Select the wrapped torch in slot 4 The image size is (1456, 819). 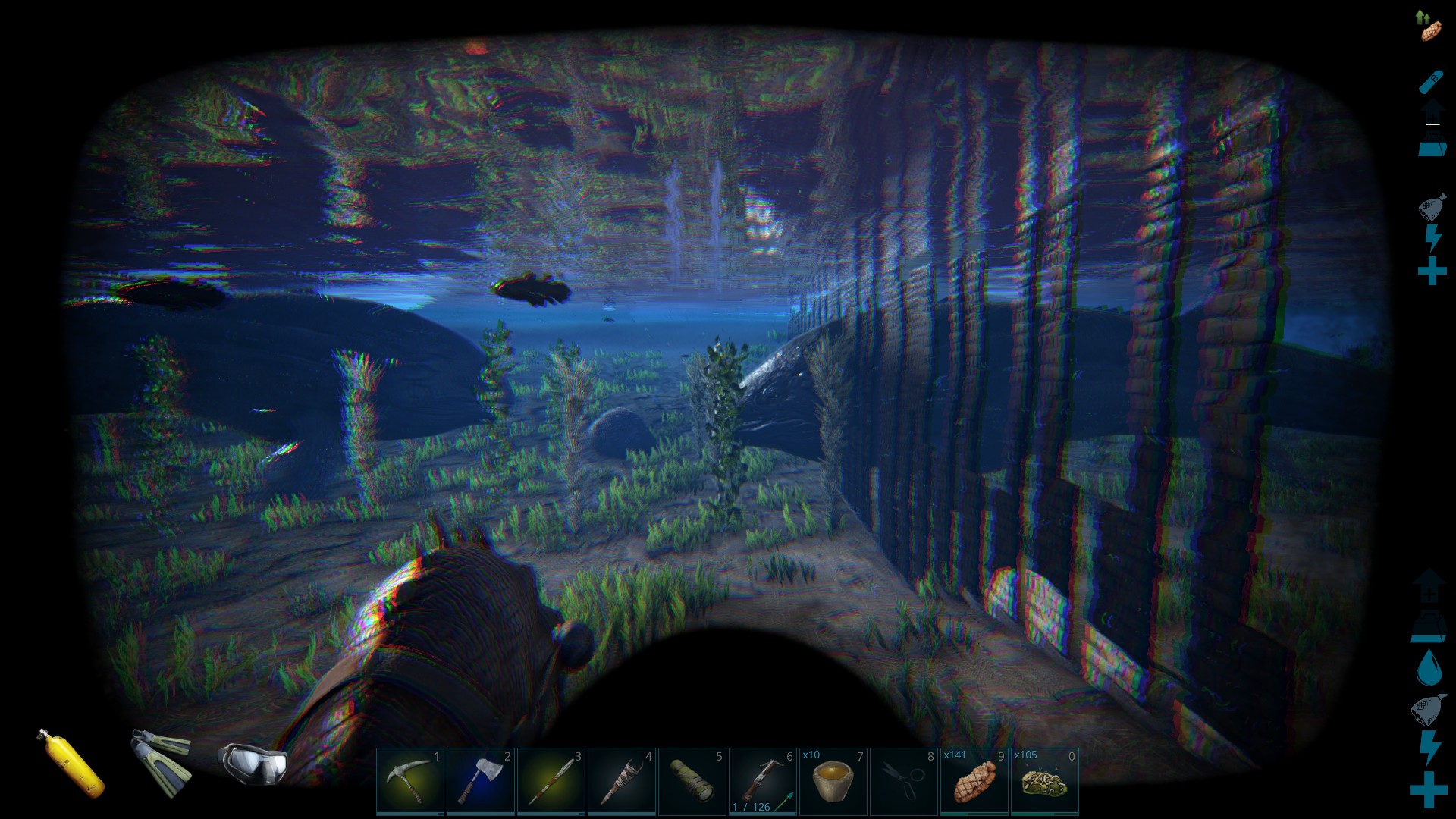tap(622, 780)
